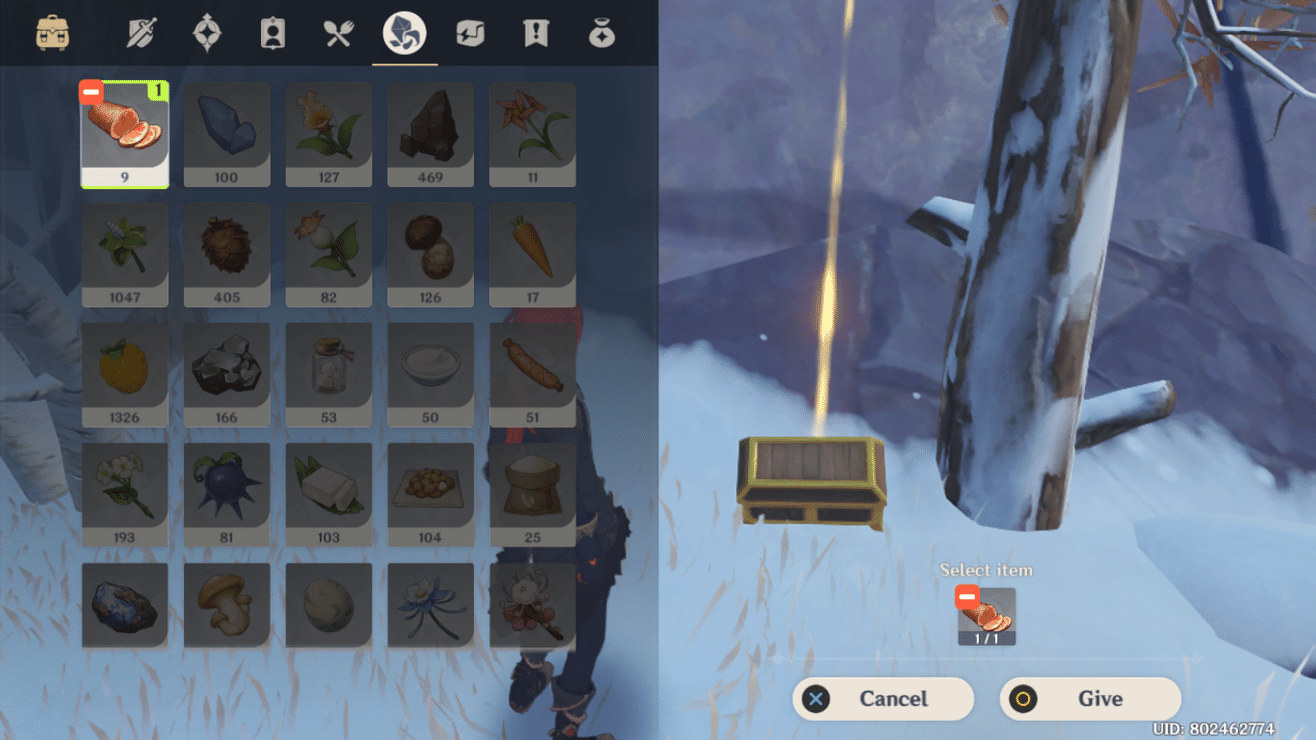Select the Mint stack of 1047
Image resolution: width=1316 pixels, height=740 pixels.
coord(124,253)
